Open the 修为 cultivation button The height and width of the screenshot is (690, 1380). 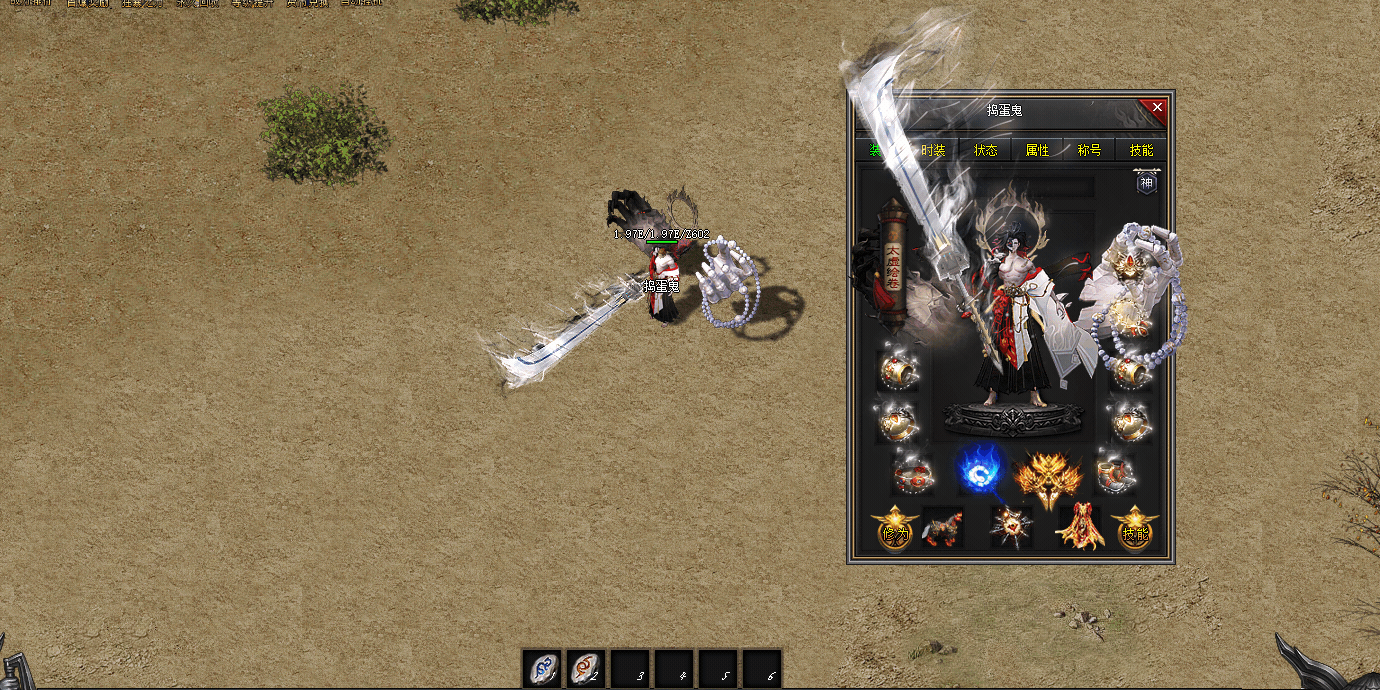894,531
